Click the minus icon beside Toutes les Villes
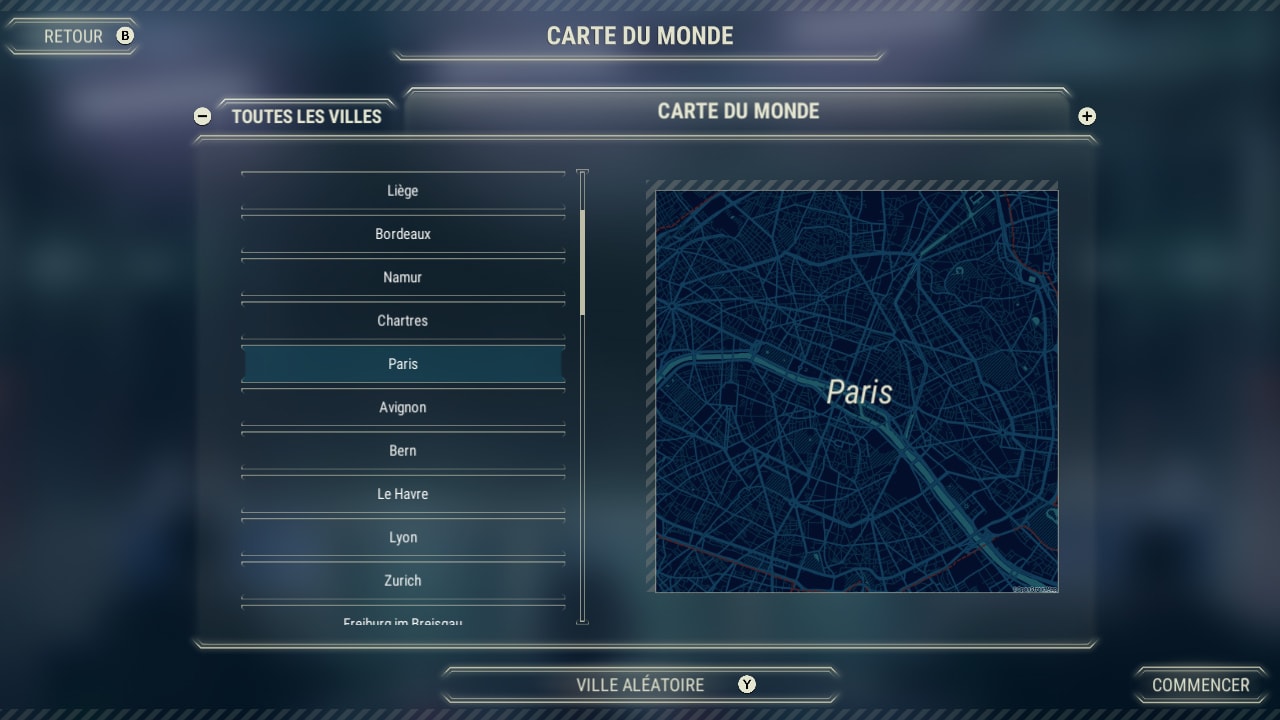Image resolution: width=1280 pixels, height=720 pixels. pos(202,116)
